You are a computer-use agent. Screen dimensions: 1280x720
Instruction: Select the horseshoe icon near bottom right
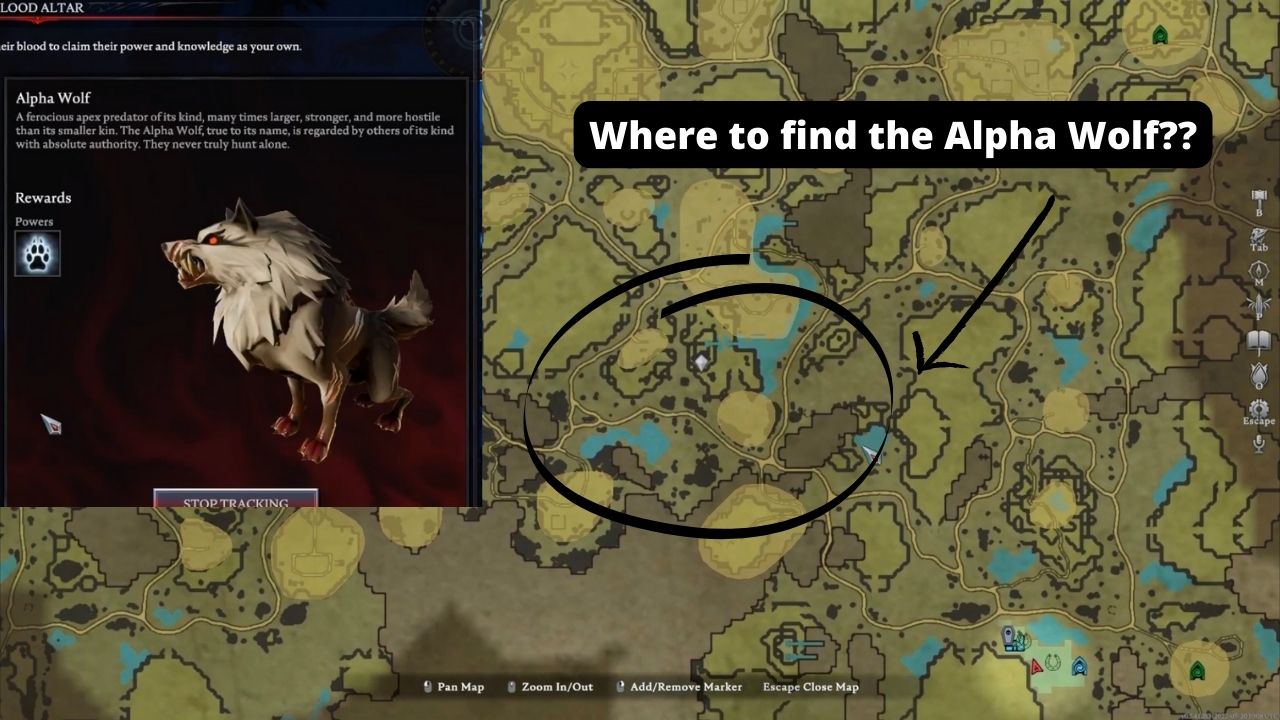(1052, 663)
